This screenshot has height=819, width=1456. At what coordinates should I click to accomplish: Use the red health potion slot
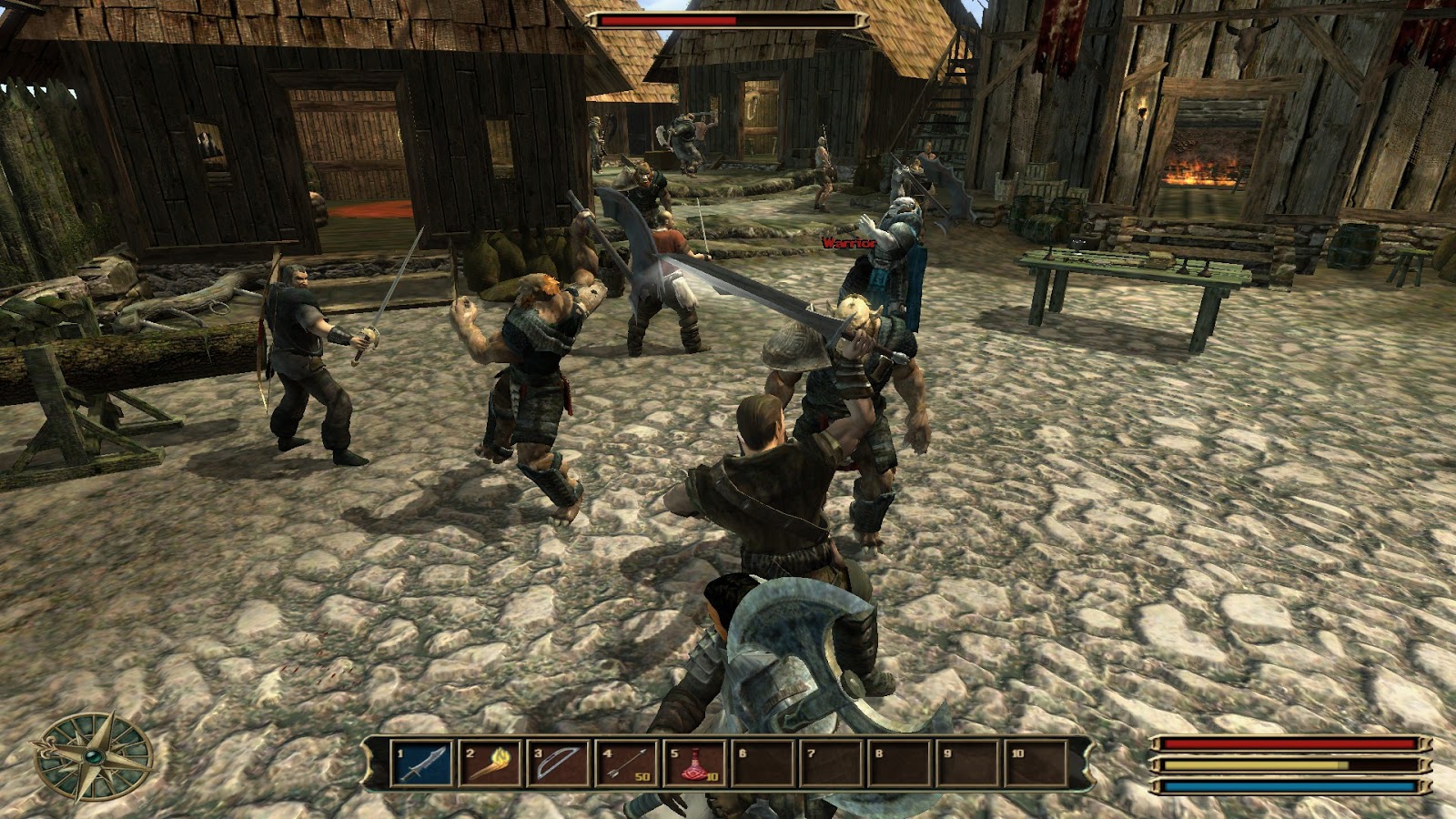(x=696, y=763)
